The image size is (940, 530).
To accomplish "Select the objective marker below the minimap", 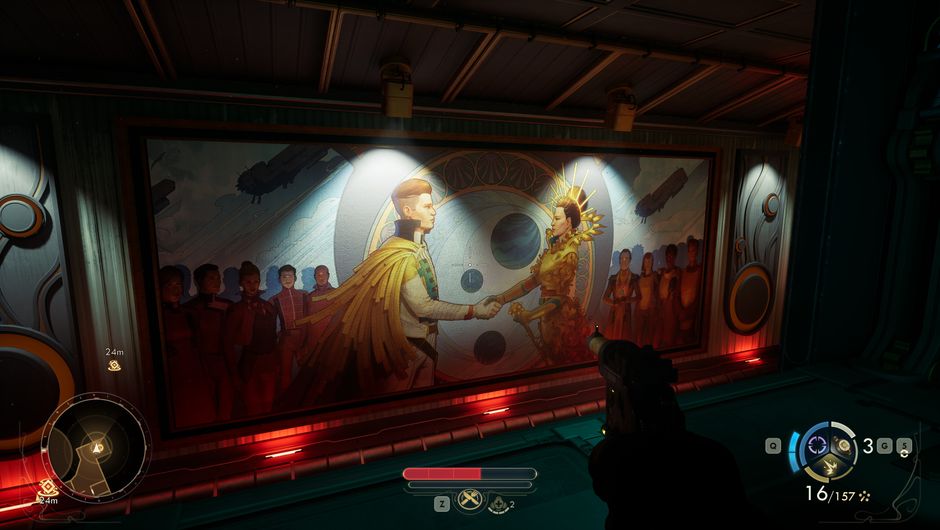I will [45, 487].
